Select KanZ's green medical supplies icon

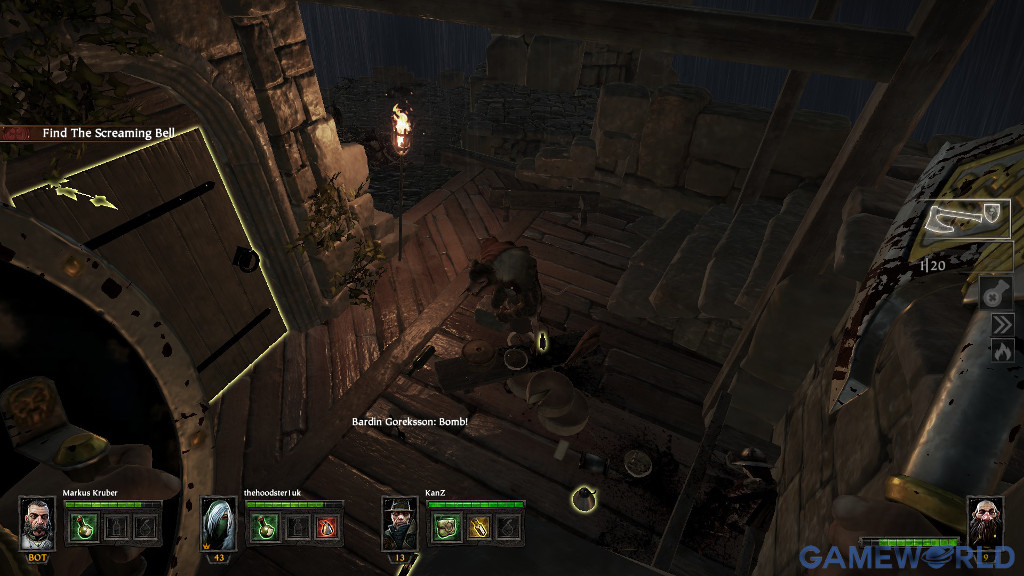[446, 526]
